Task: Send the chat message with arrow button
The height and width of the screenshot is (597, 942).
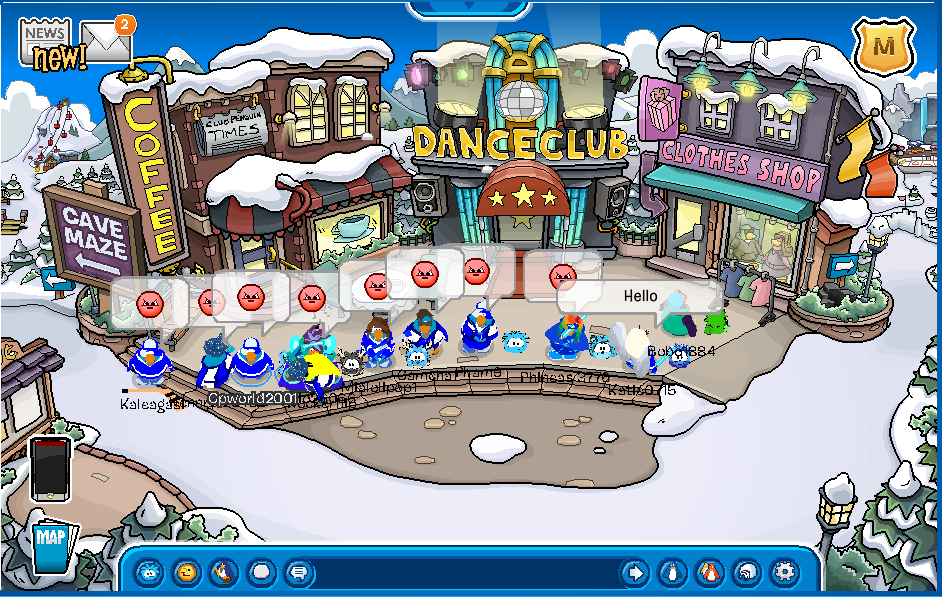Action: (x=634, y=573)
